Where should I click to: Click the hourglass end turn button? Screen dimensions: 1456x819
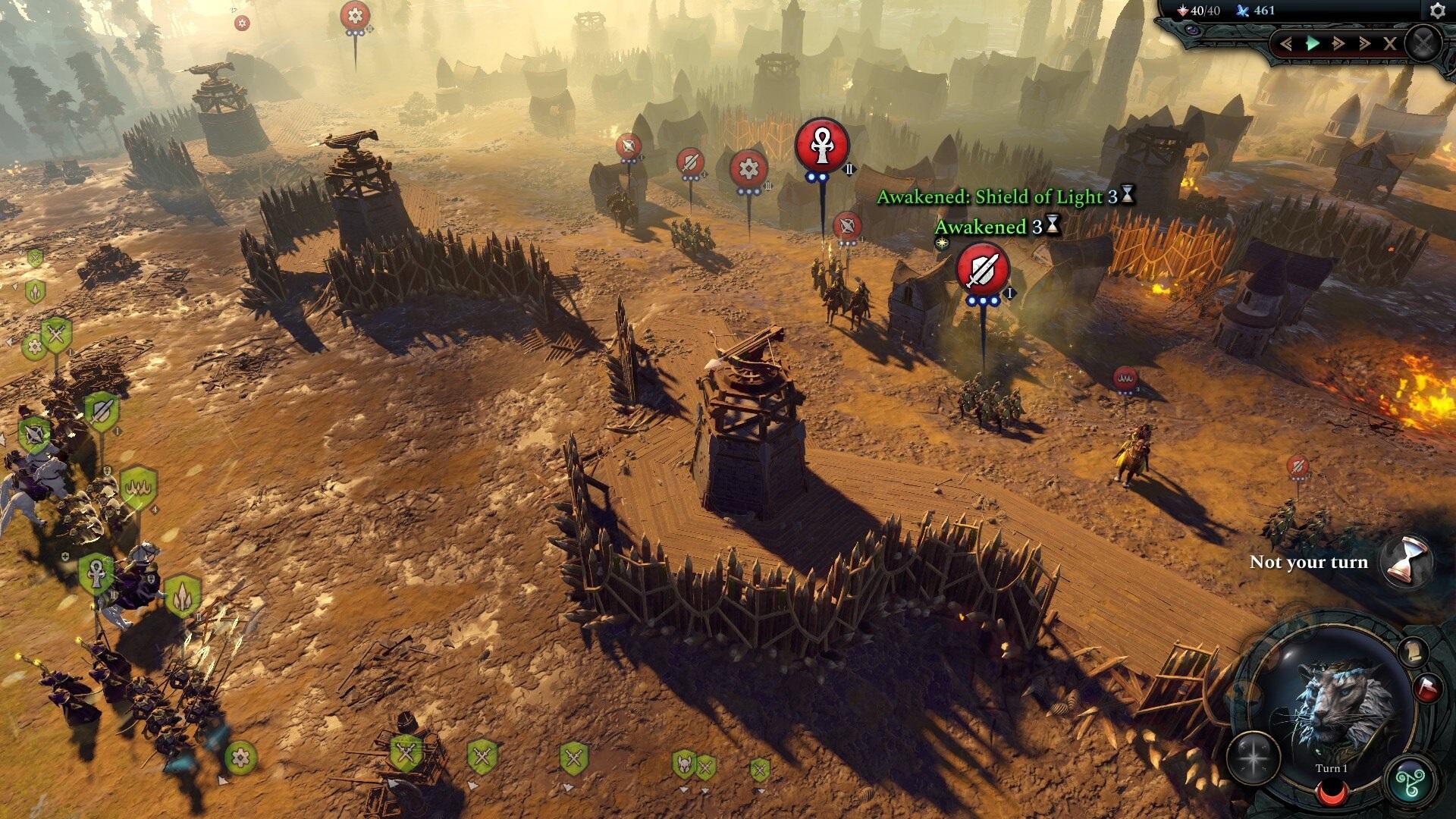tap(1405, 561)
